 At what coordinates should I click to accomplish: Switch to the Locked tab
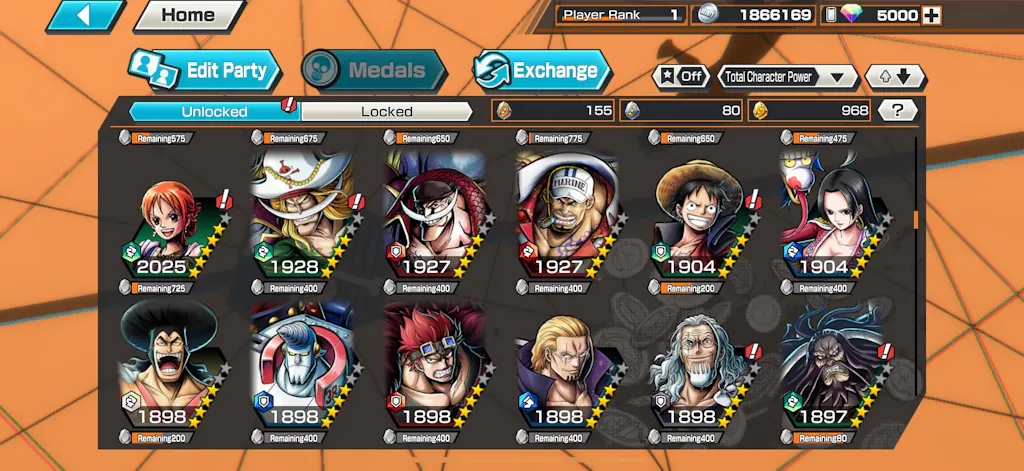coord(386,111)
